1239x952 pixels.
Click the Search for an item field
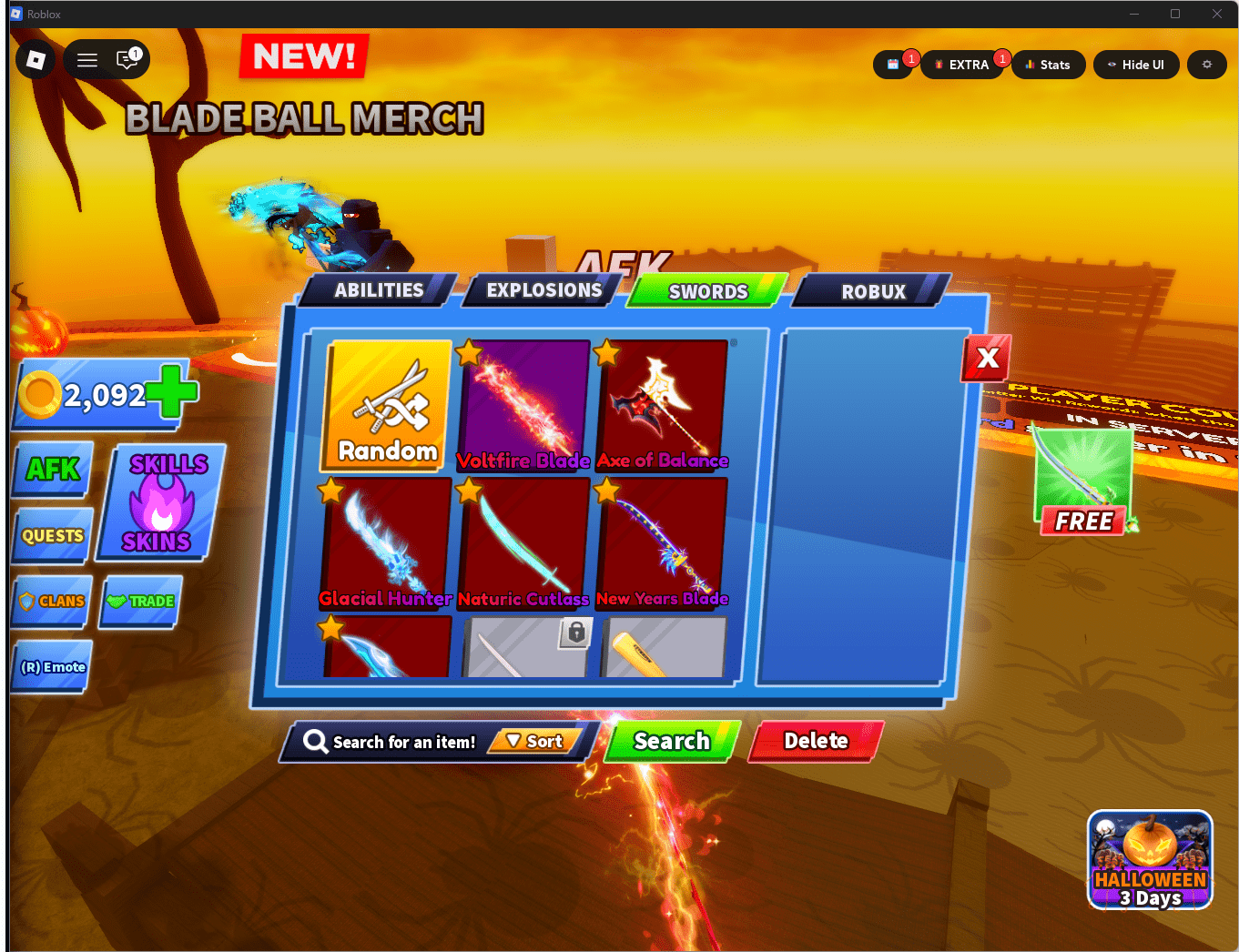click(401, 742)
